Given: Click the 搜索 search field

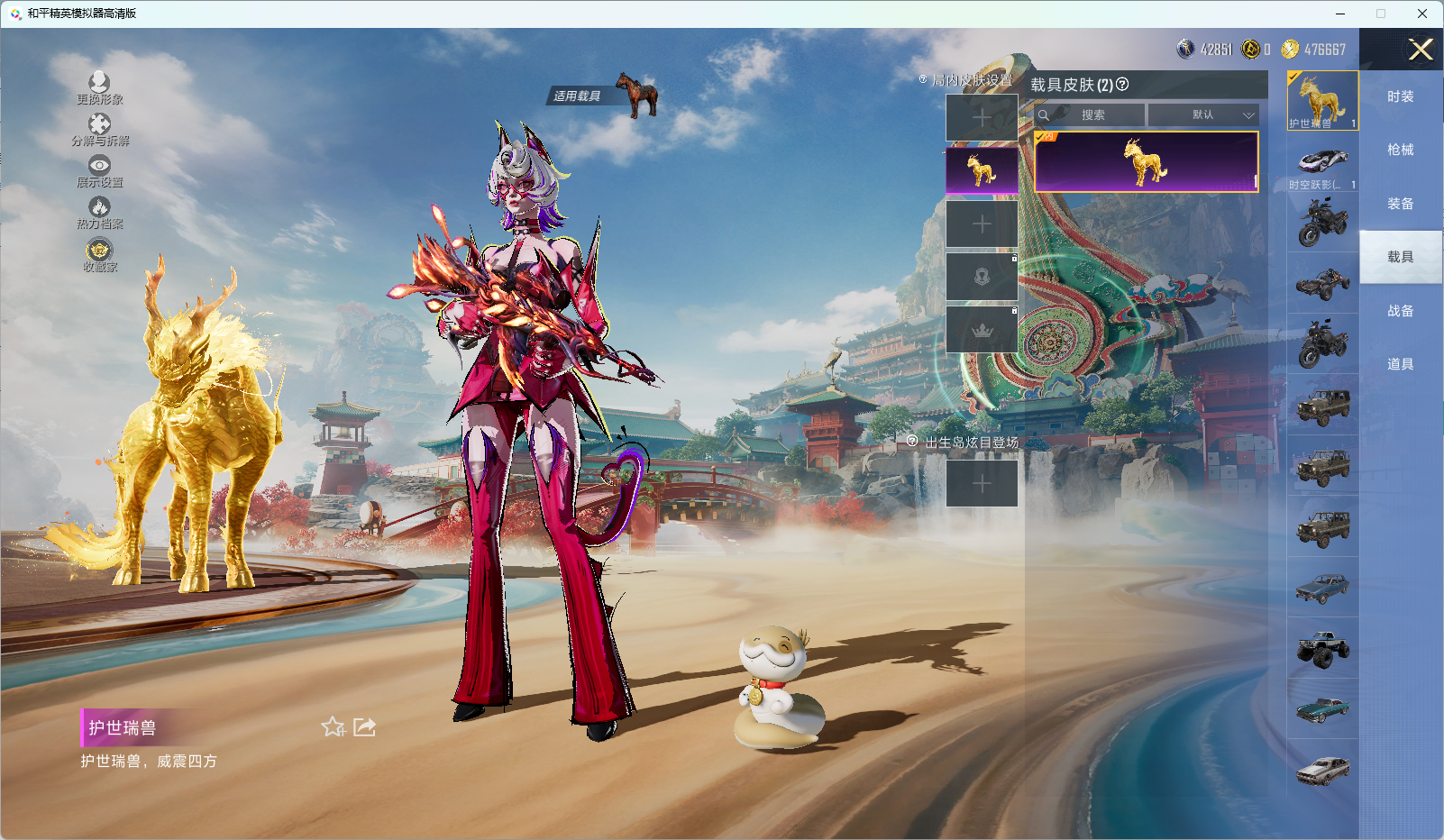Looking at the screenshot, I should (1092, 115).
